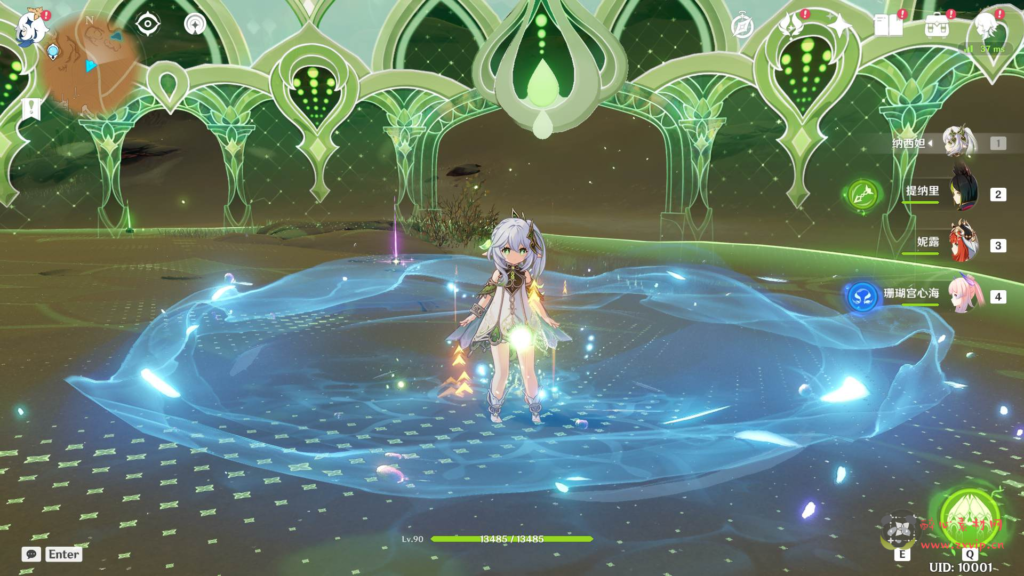Open the four-point star icon
Image resolution: width=1024 pixels, height=576 pixels.
pyautogui.click(x=840, y=25)
